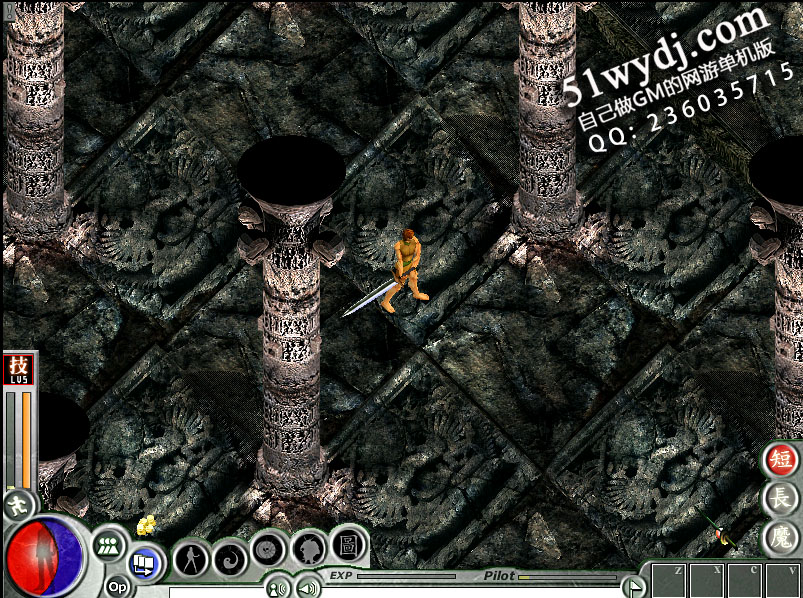Open the standing figure character icon
The height and width of the screenshot is (598, 803).
[190, 557]
